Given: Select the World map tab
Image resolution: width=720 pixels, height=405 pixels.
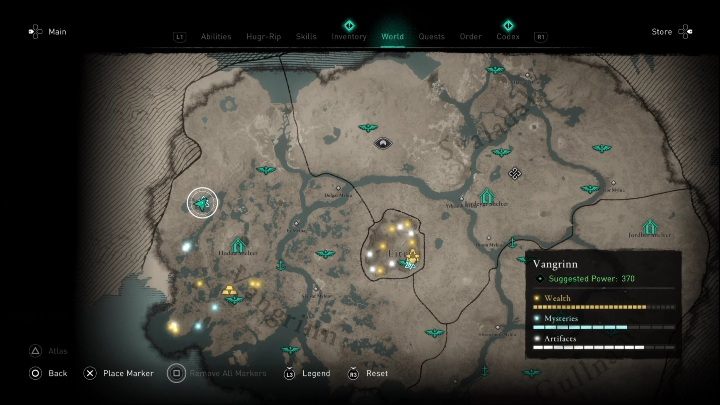Looking at the screenshot, I should tap(393, 37).
